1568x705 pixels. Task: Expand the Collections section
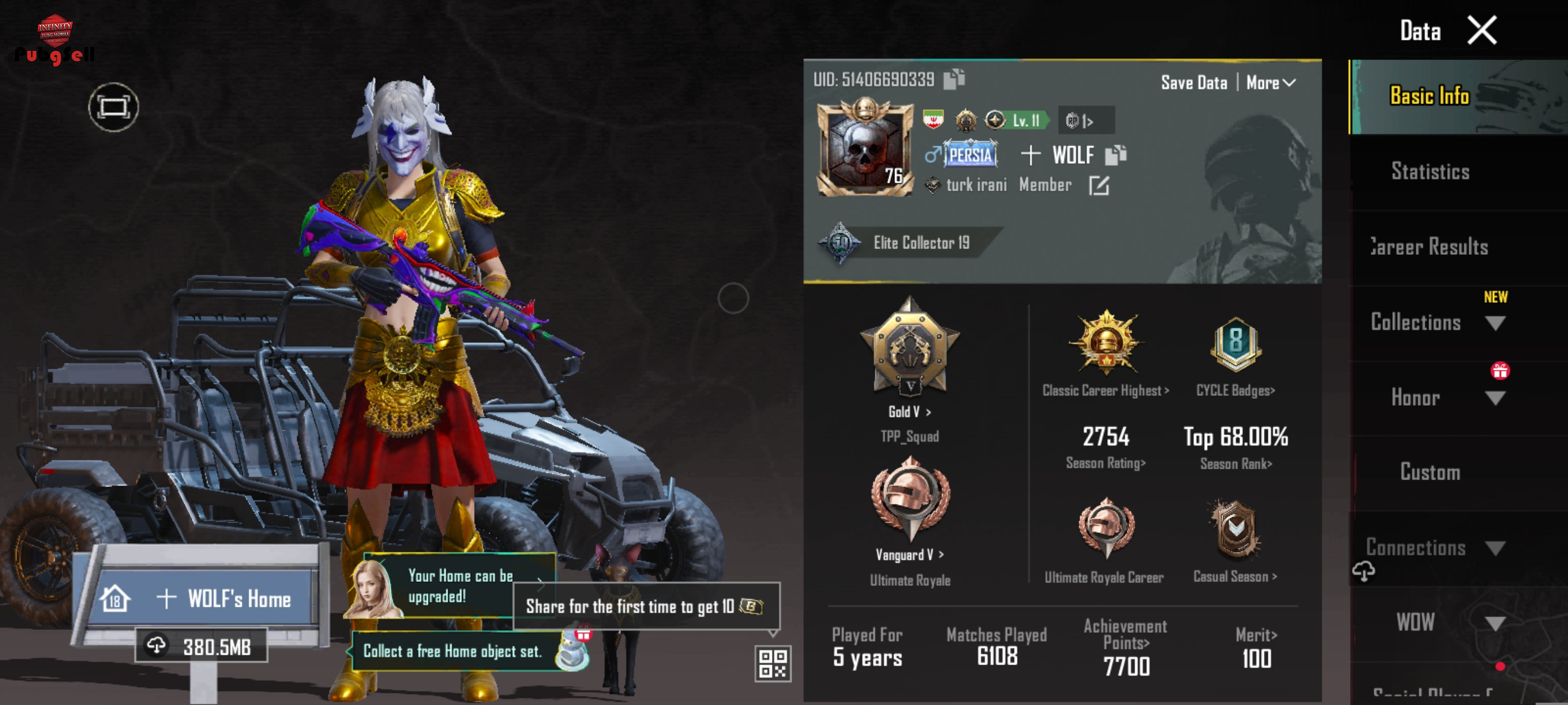(x=1495, y=323)
